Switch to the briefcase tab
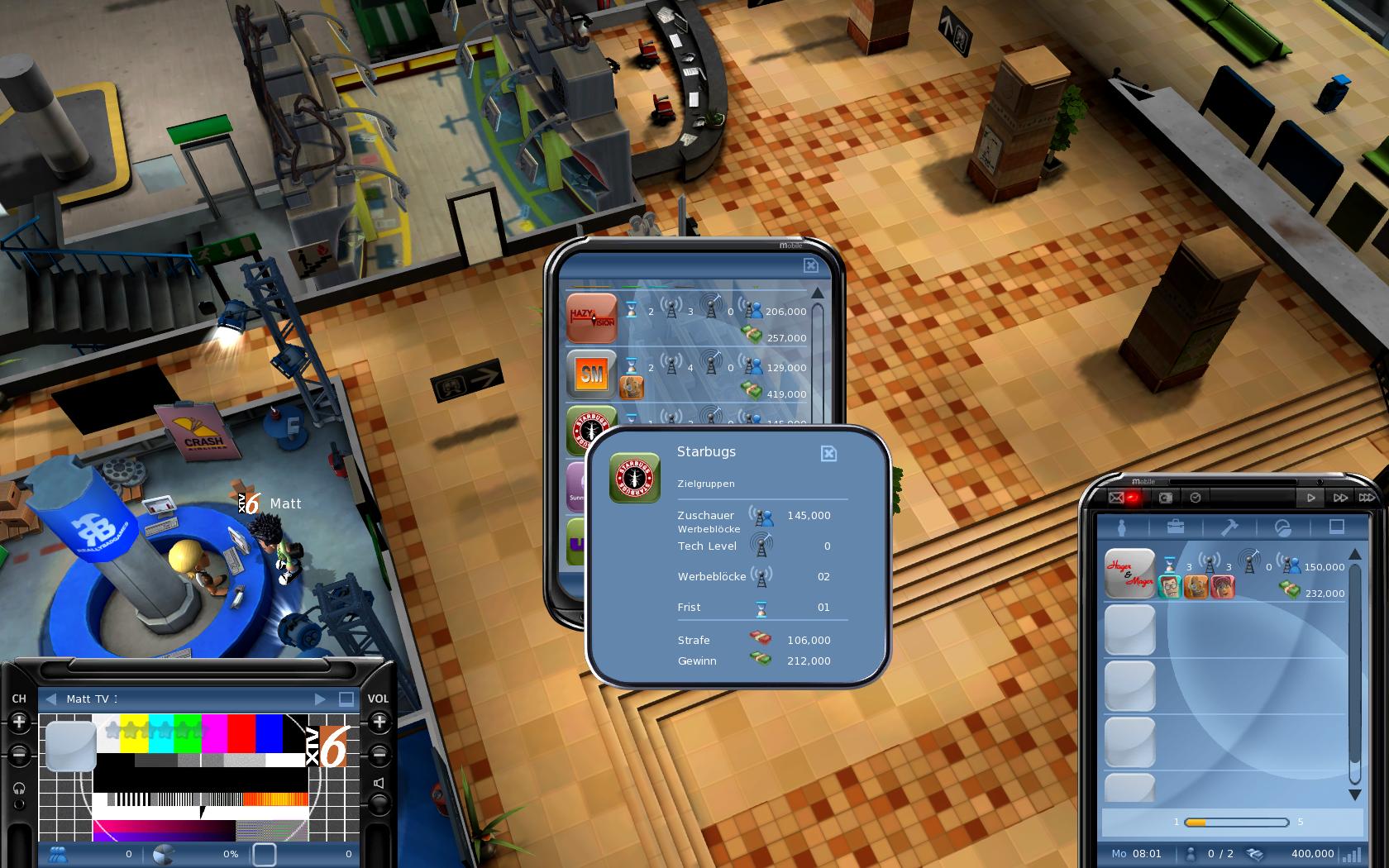 pos(1176,527)
